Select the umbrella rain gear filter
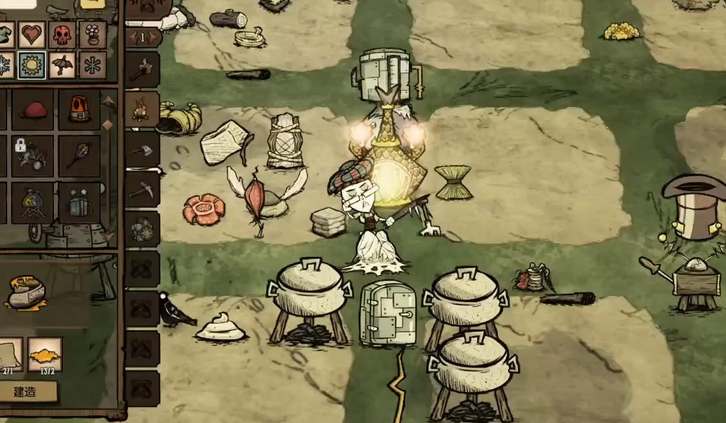The image size is (726, 423). (62, 66)
